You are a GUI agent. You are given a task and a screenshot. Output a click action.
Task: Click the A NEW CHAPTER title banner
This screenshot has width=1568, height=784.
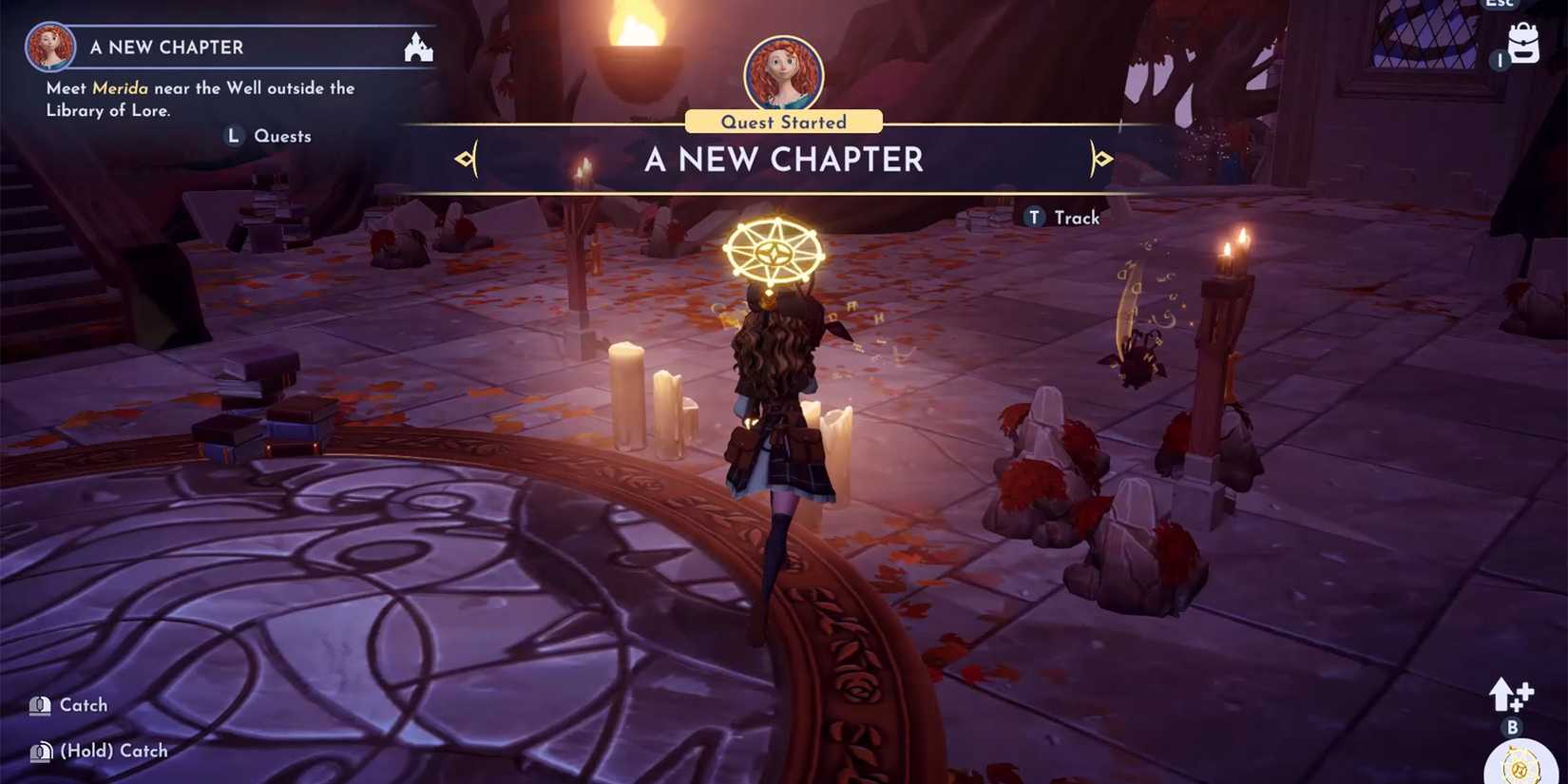pos(783,159)
